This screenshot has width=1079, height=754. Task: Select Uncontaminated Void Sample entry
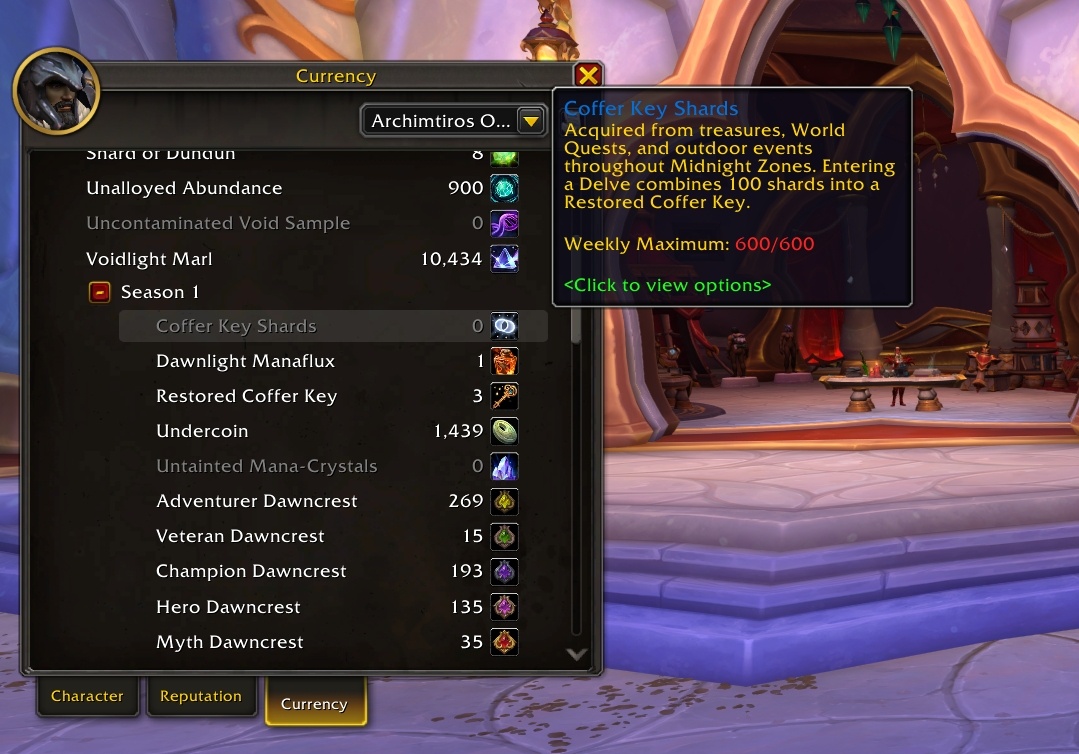pyautogui.click(x=300, y=223)
